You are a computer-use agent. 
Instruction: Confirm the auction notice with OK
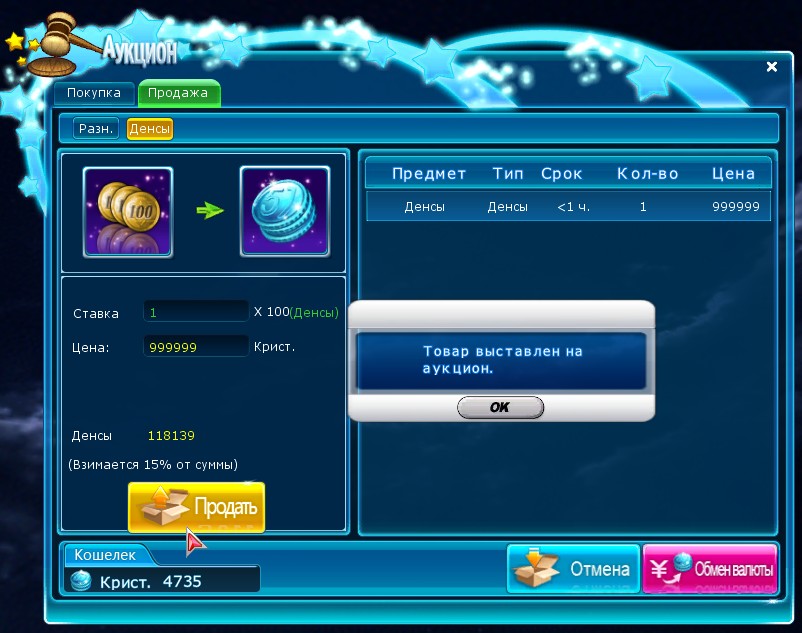[500, 407]
